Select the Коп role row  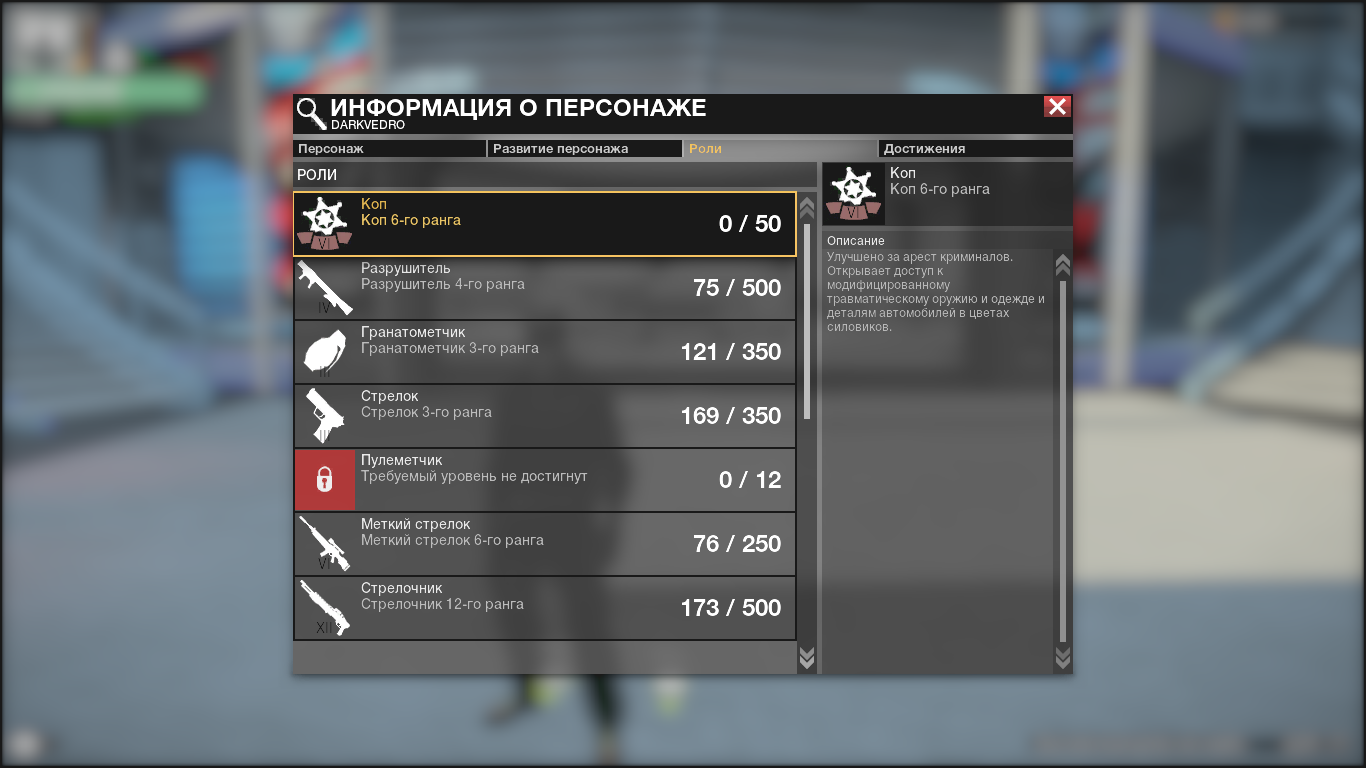545,224
